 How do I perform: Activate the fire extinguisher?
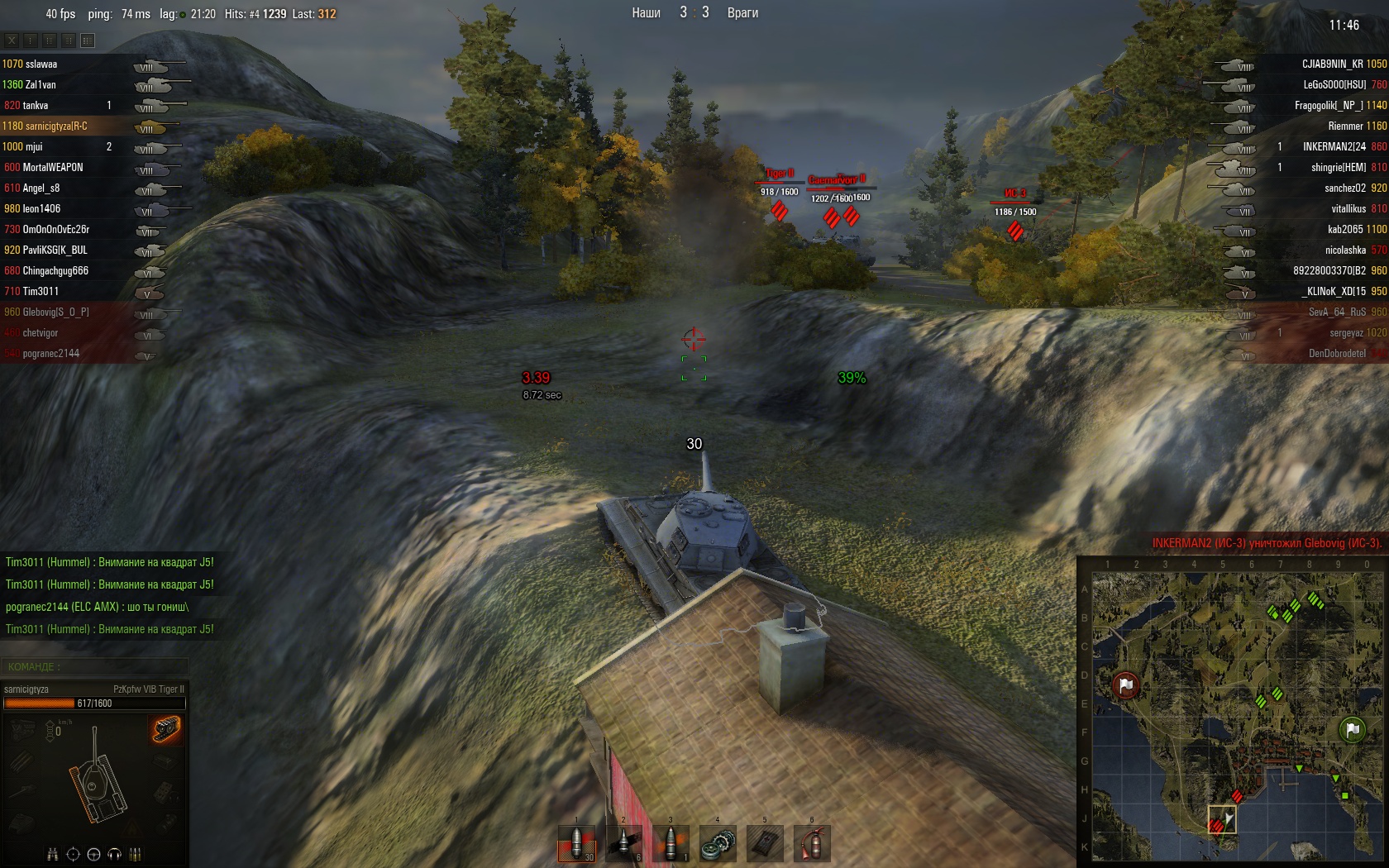click(812, 844)
